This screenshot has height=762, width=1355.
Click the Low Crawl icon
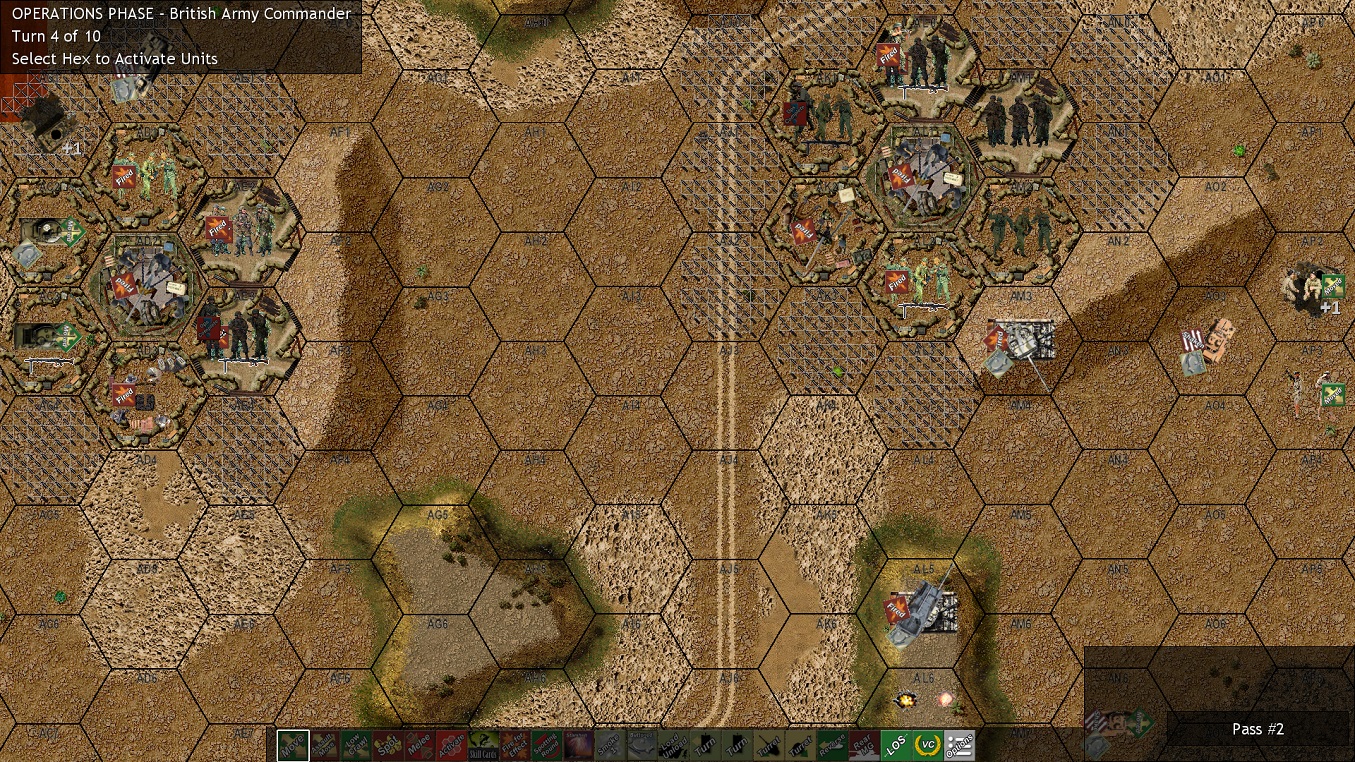[356, 745]
